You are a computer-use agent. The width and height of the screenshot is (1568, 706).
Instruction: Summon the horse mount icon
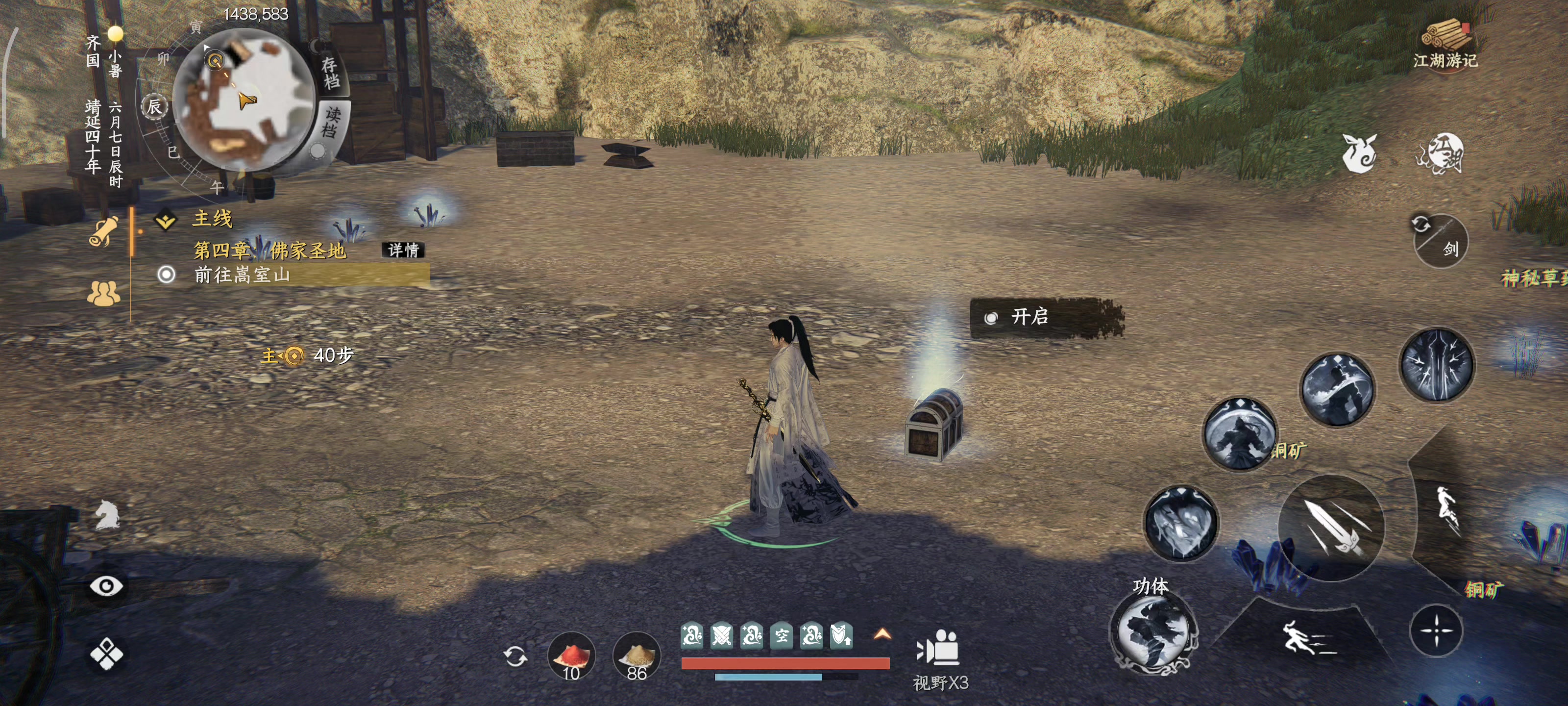tap(107, 515)
